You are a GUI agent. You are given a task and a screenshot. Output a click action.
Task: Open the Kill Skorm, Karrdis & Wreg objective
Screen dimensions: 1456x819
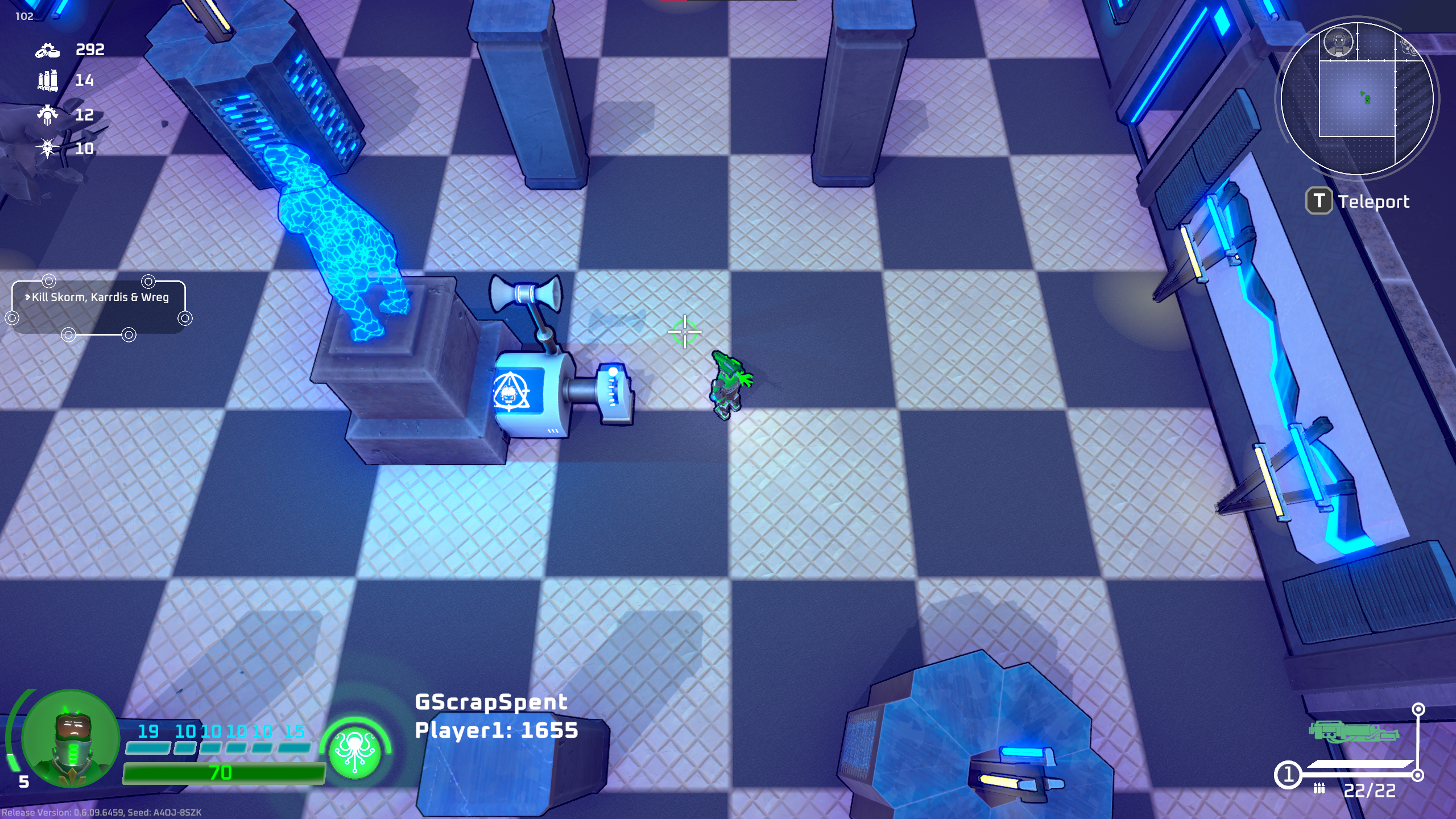point(100,297)
